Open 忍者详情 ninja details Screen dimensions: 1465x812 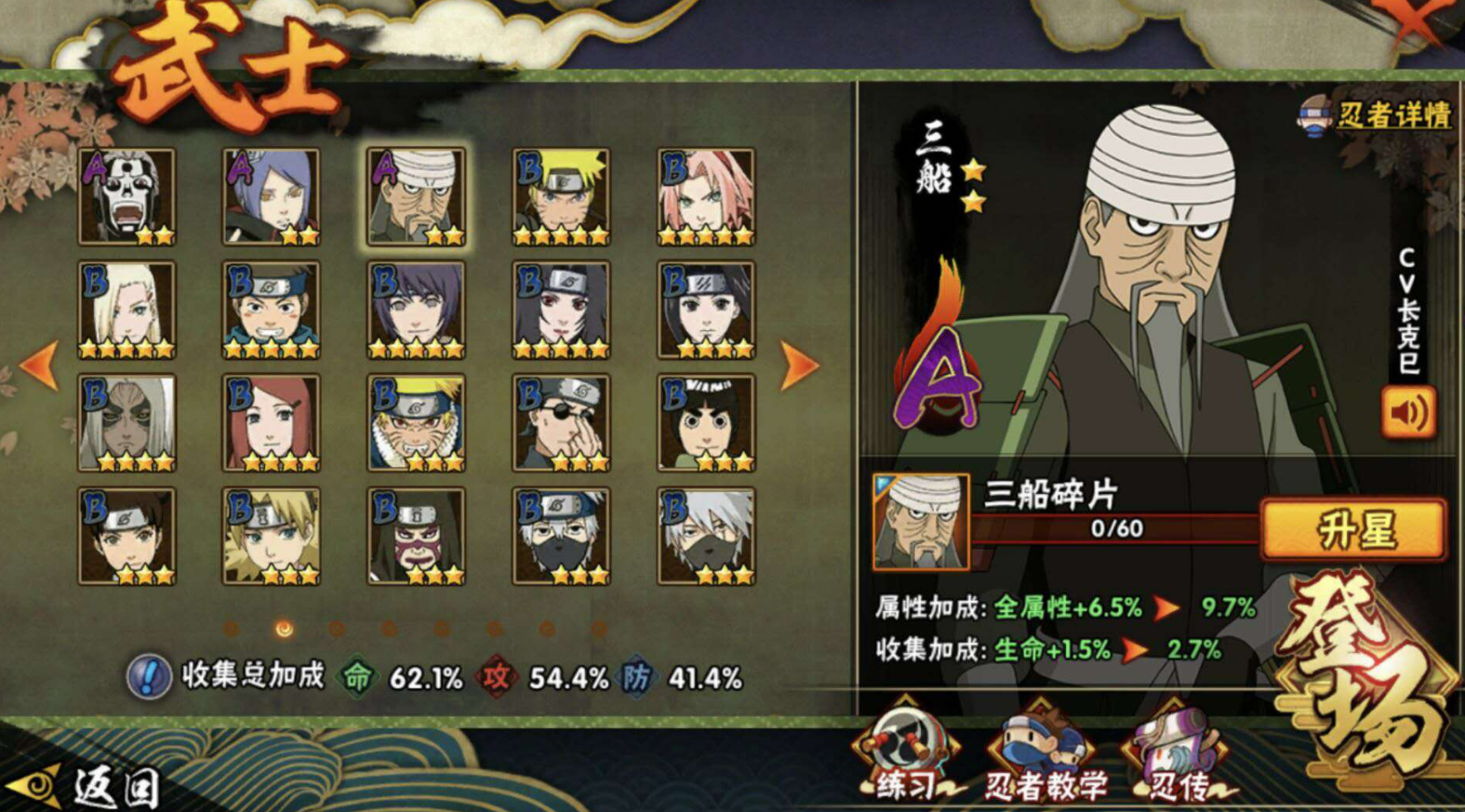(x=1377, y=115)
